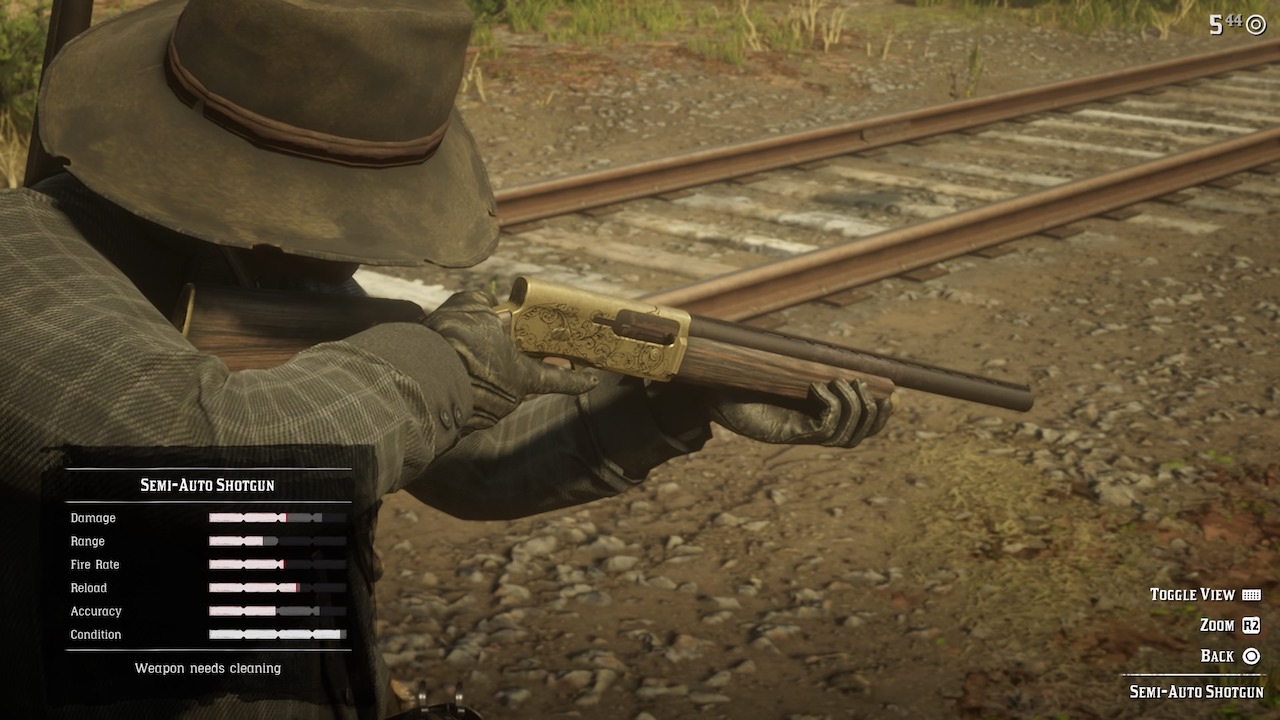This screenshot has height=720, width=1280.
Task: Select the Accuracy stat label
Action: coord(96,611)
